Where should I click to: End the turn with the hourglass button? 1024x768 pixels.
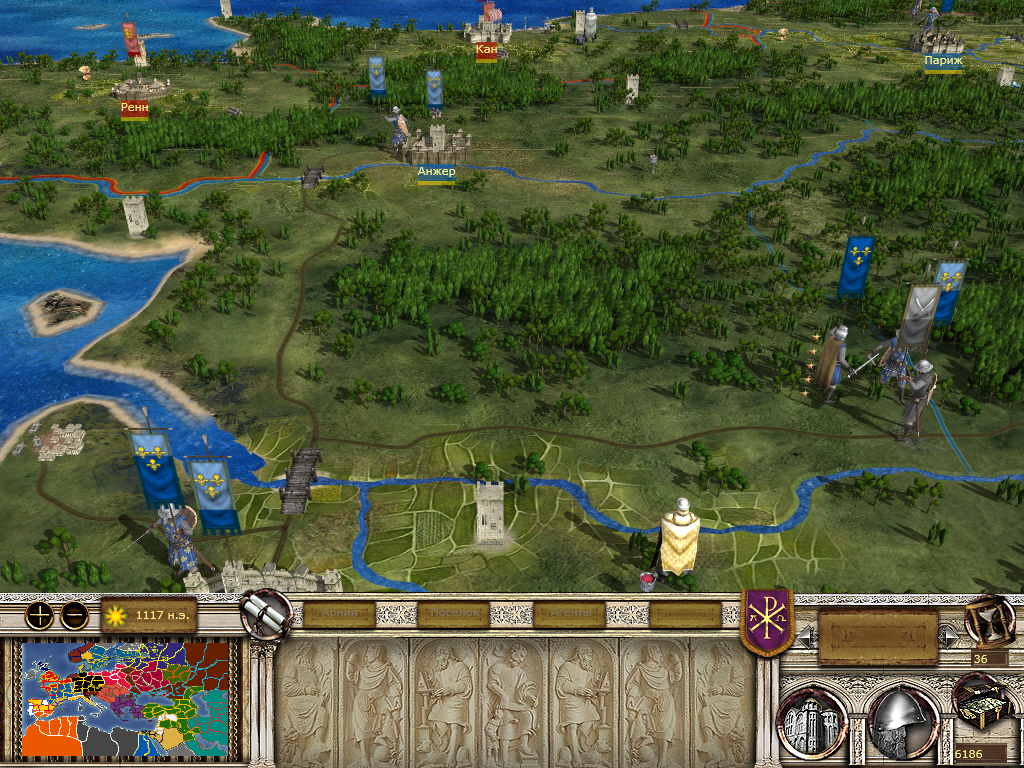989,619
